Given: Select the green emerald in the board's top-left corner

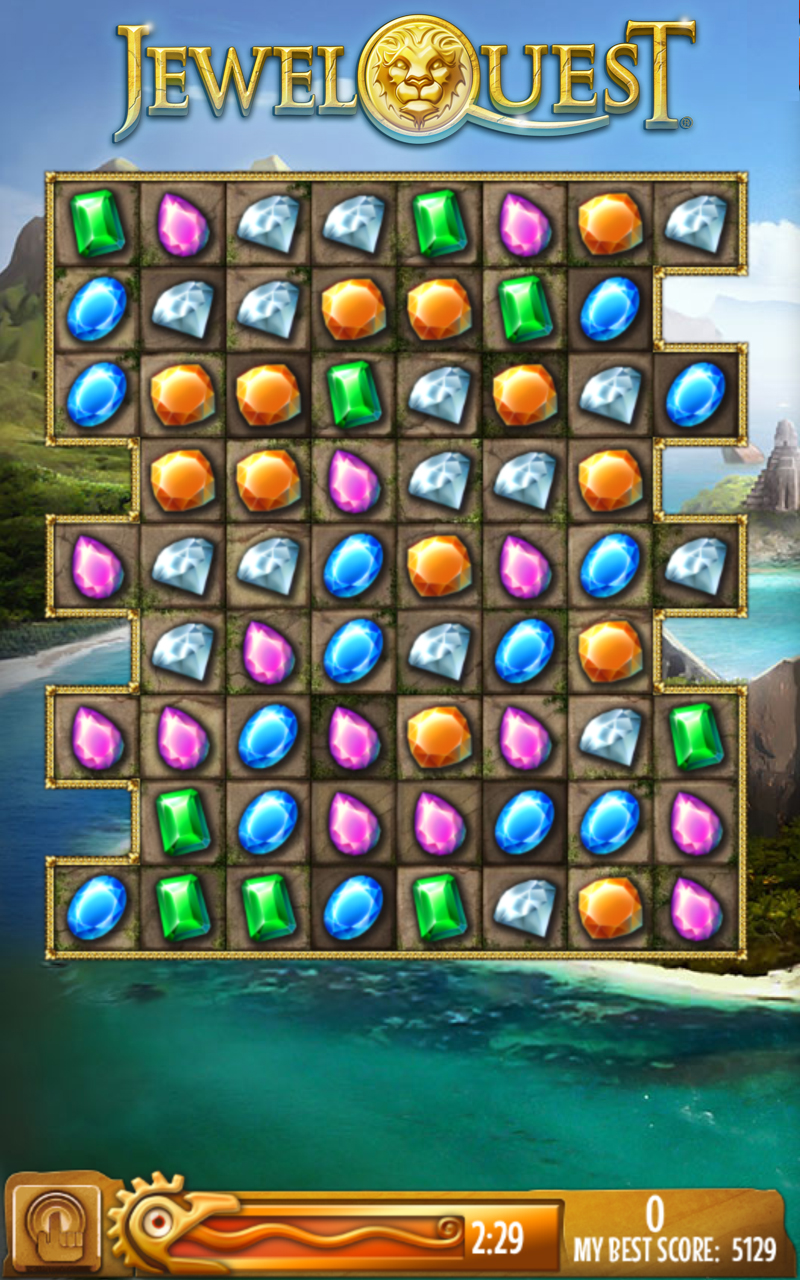Looking at the screenshot, I should click(97, 222).
